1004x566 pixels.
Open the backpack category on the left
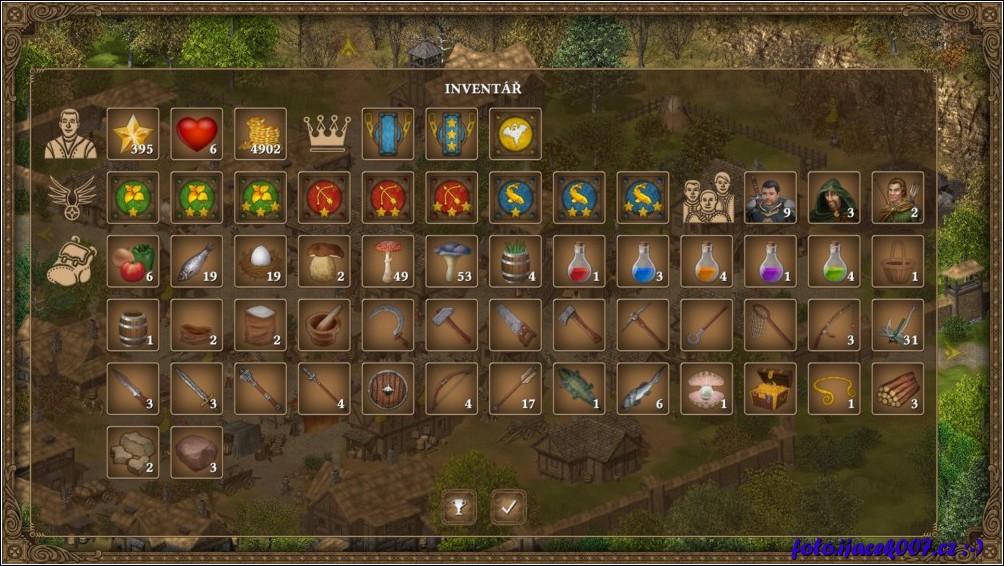pyautogui.click(x=71, y=262)
